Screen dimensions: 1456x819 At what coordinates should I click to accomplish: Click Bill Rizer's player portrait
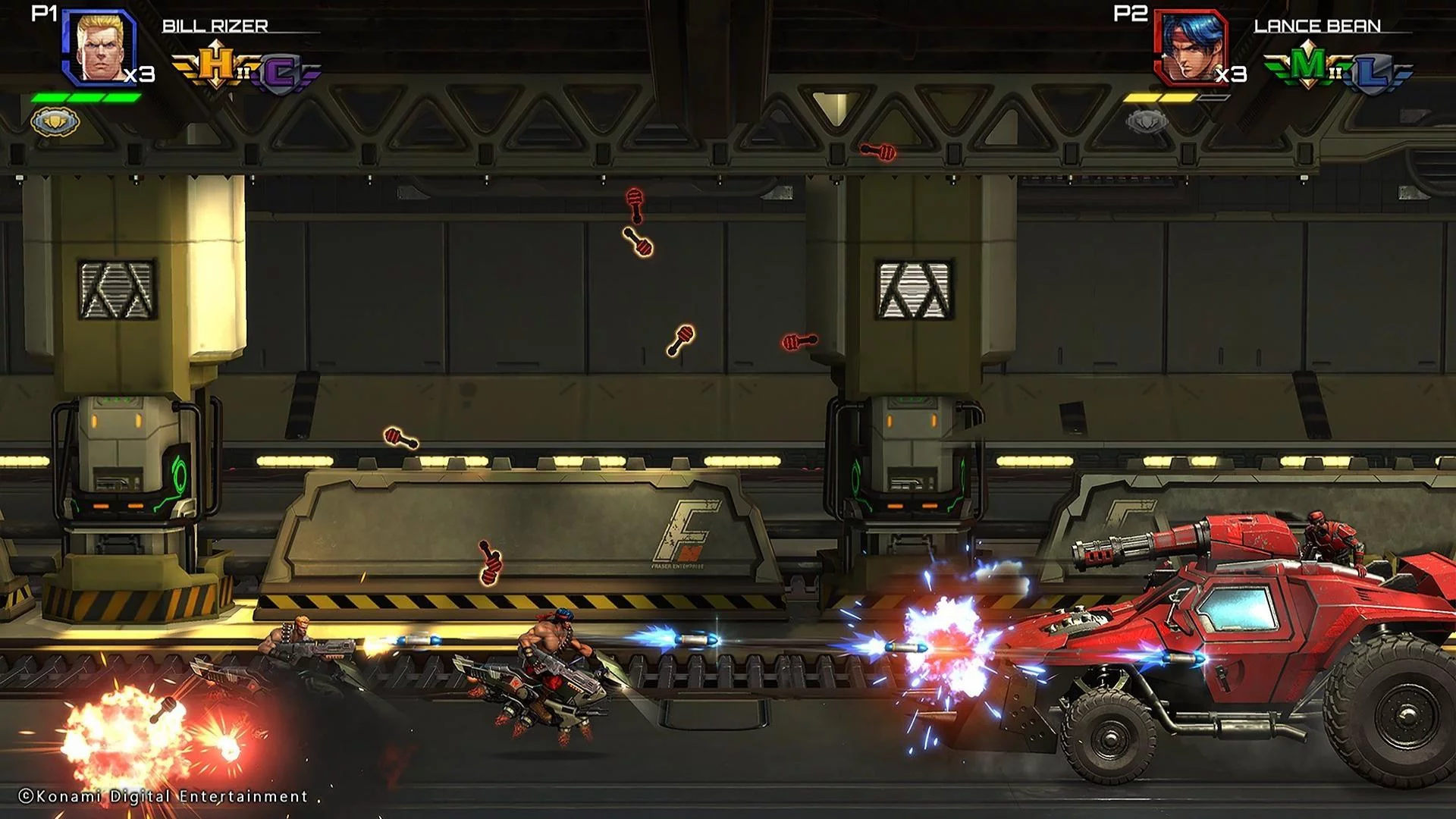click(x=99, y=45)
